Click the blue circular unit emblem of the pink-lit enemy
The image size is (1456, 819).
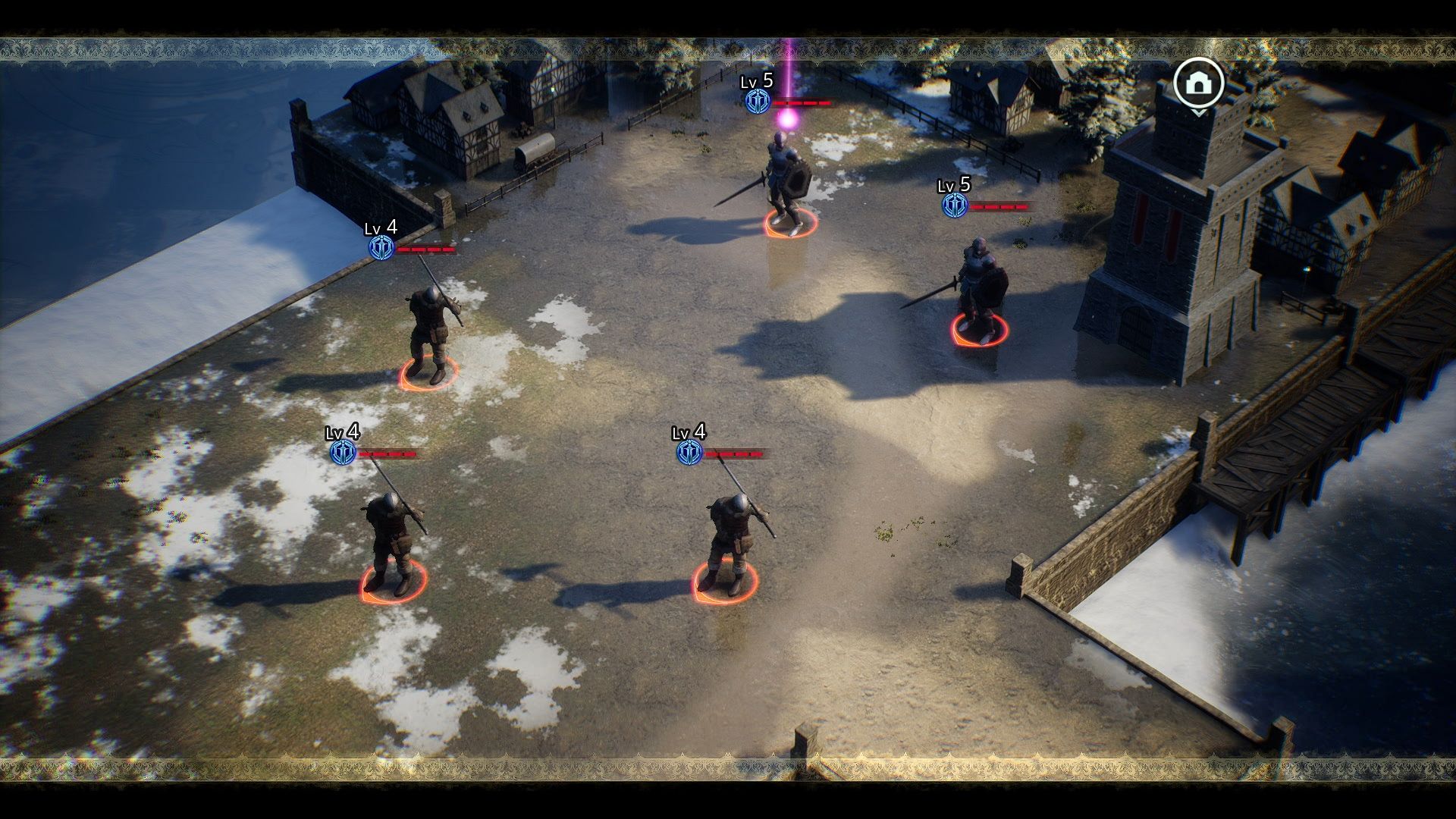(x=757, y=100)
